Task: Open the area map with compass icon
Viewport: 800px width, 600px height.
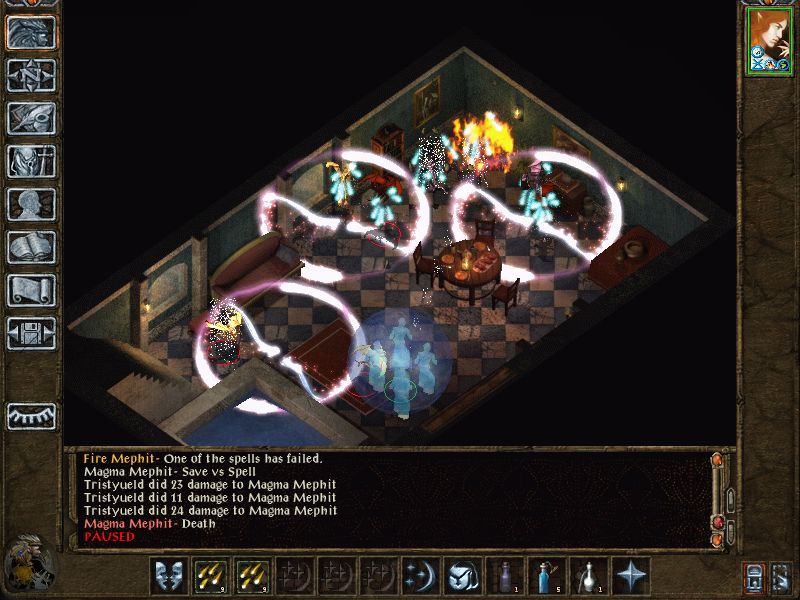Action: (x=31, y=76)
